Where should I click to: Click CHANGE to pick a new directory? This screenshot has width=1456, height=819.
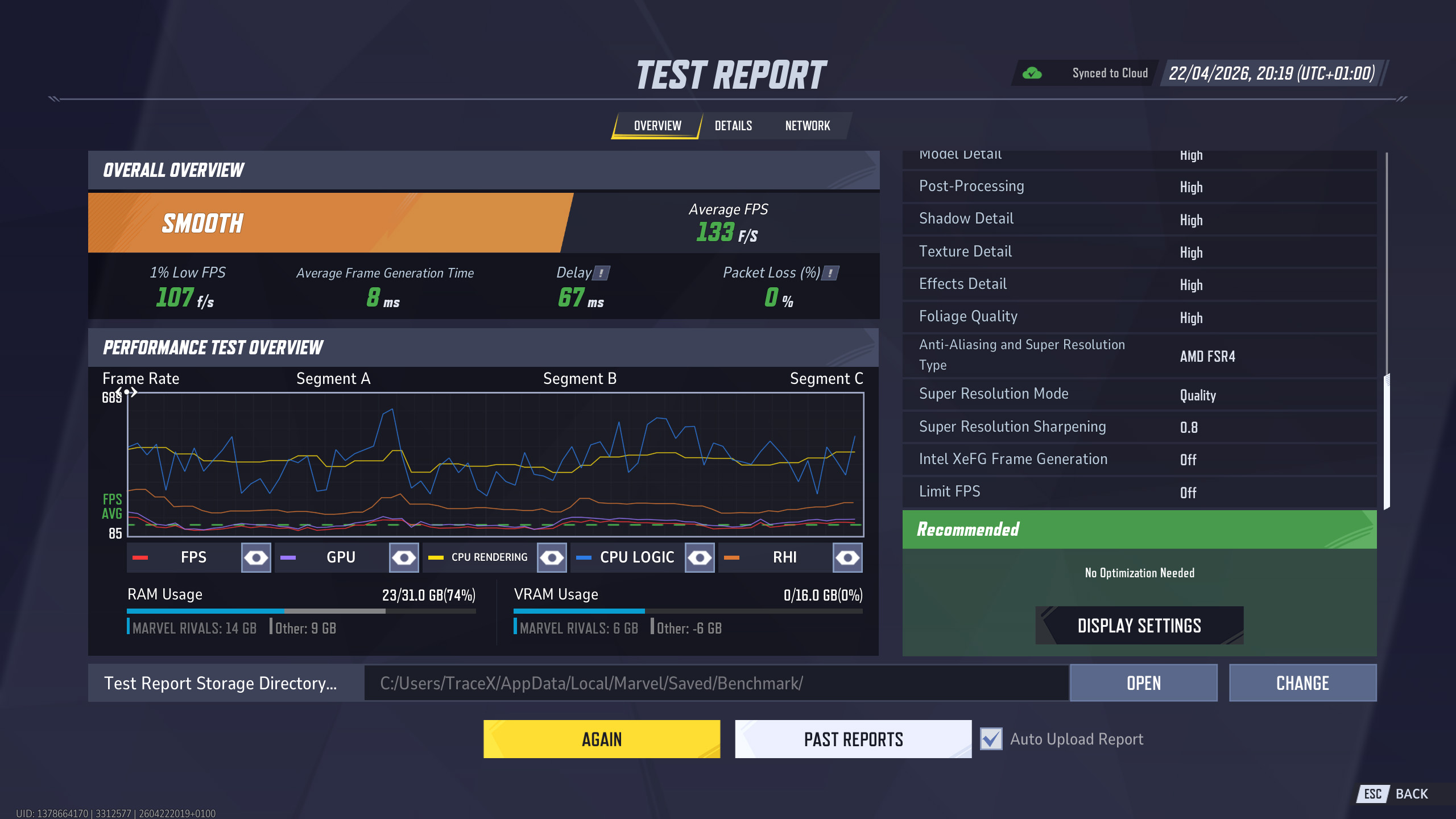click(1303, 682)
